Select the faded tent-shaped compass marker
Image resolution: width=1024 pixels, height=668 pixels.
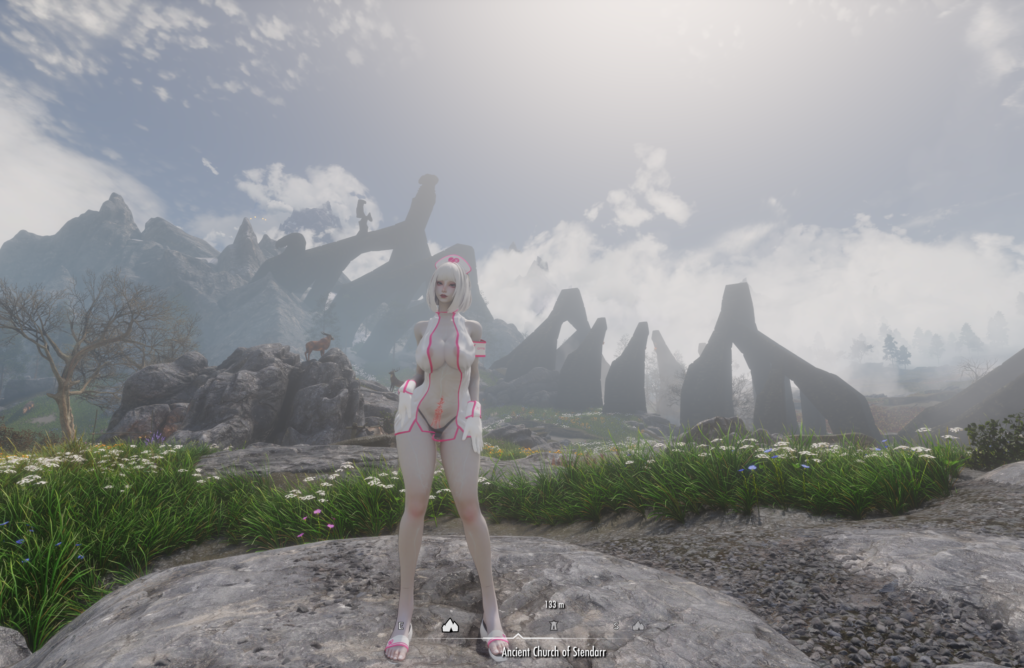tap(638, 627)
